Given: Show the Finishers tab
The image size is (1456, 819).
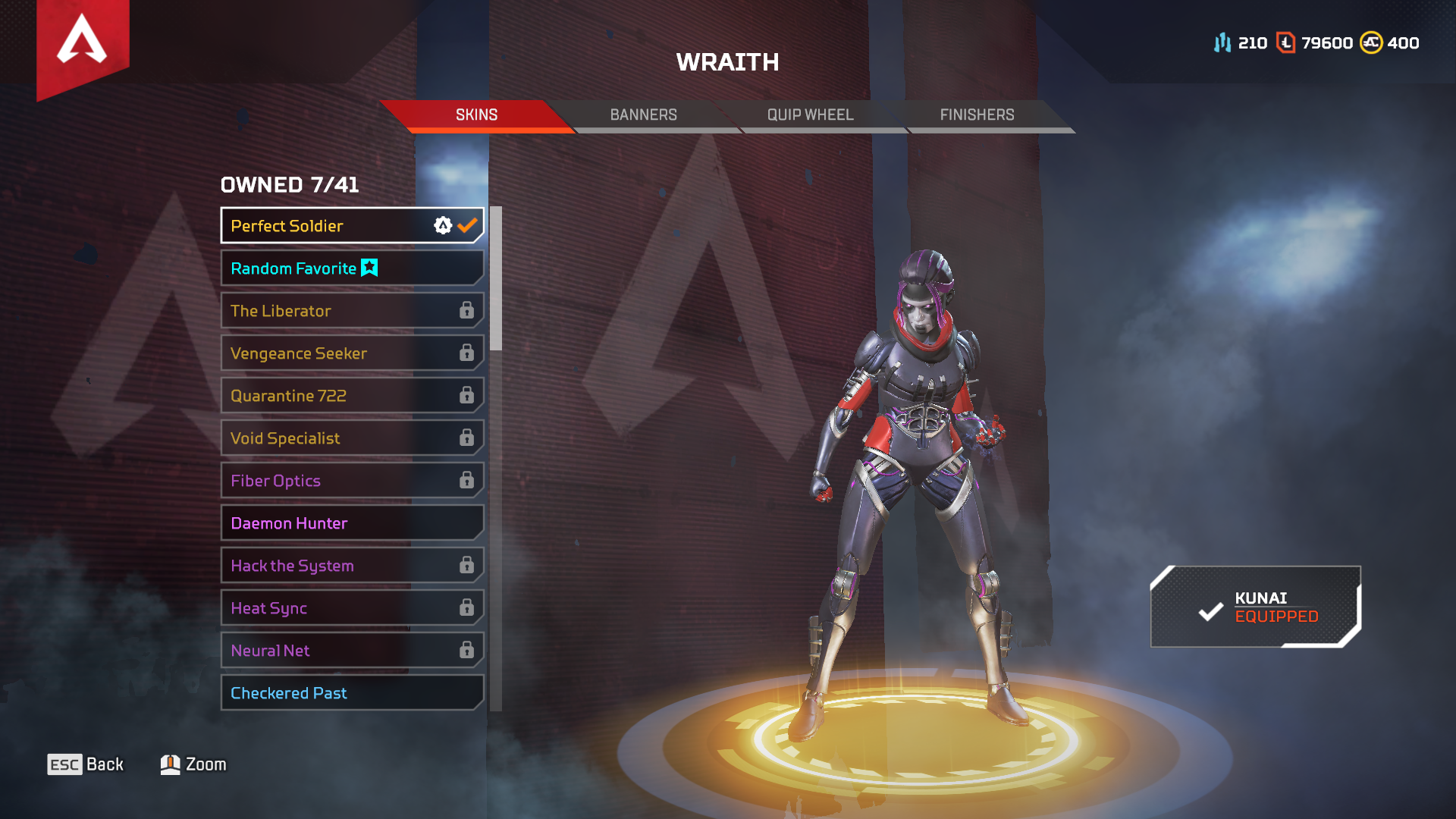Looking at the screenshot, I should click(977, 115).
